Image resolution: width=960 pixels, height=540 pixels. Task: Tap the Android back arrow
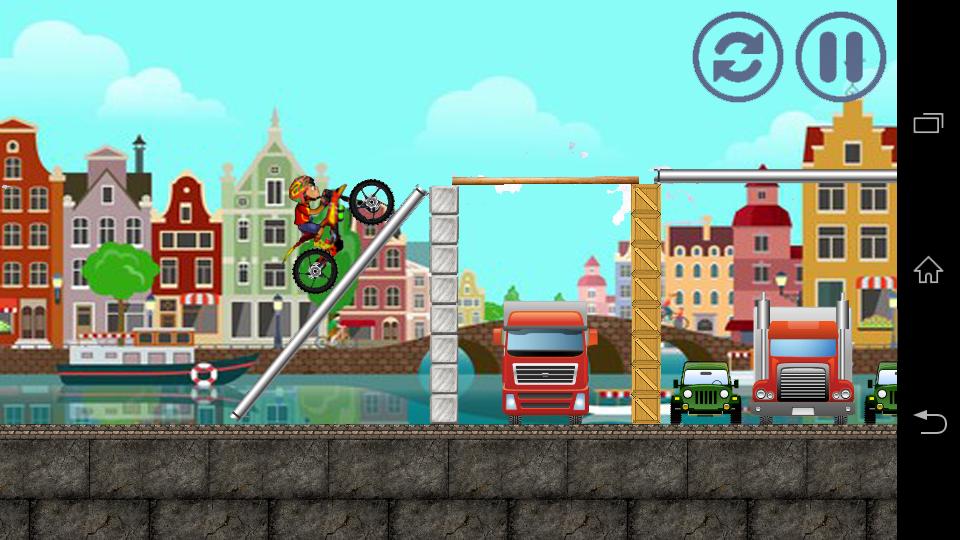point(928,422)
